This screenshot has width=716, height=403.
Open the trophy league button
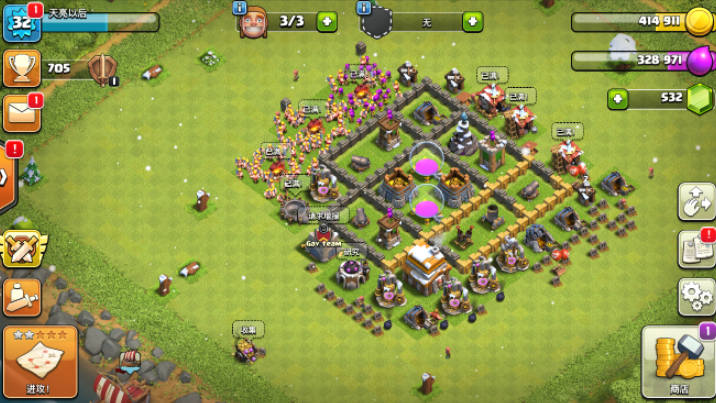click(20, 68)
